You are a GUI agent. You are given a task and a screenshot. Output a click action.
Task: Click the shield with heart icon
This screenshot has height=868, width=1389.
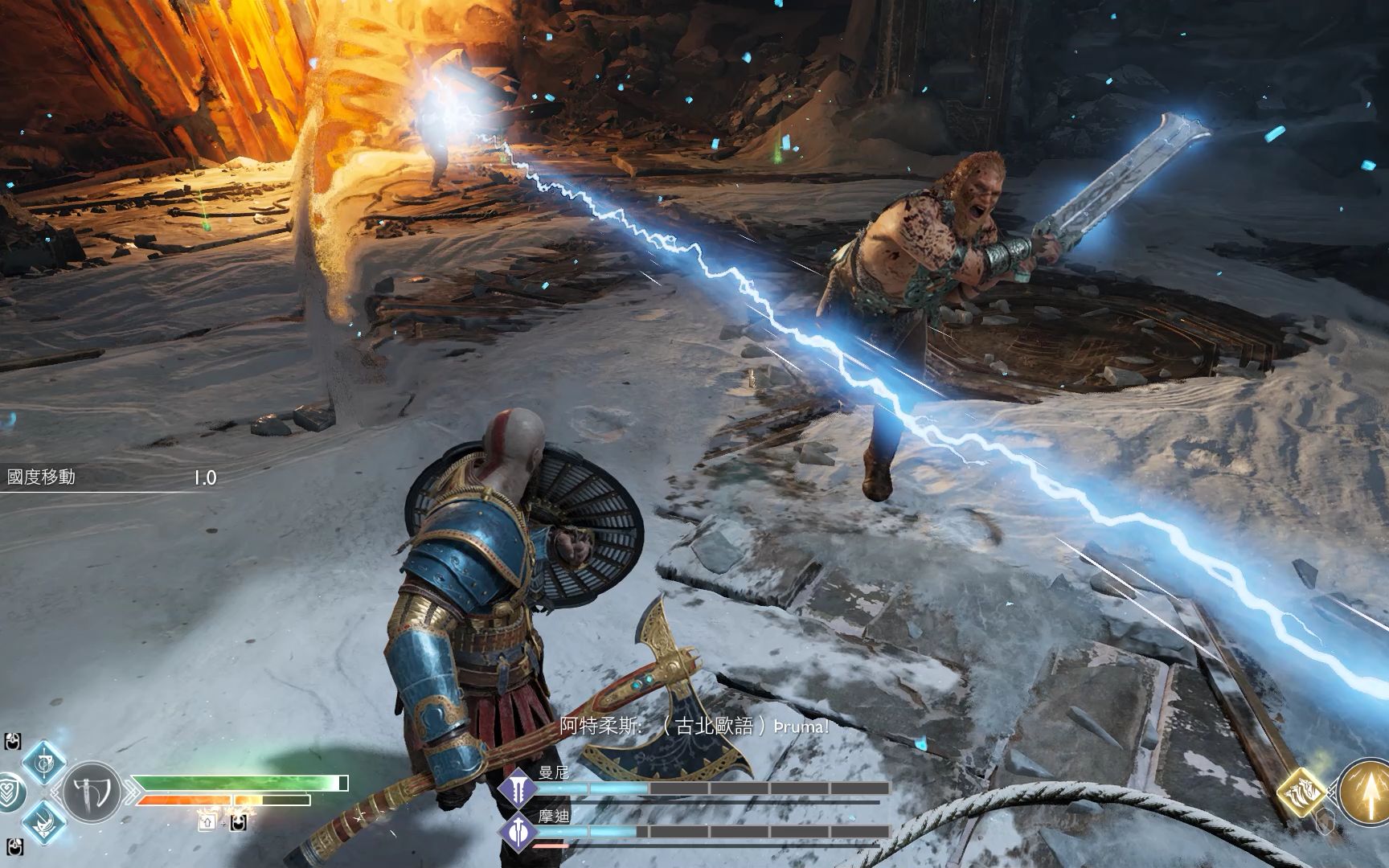point(8,792)
